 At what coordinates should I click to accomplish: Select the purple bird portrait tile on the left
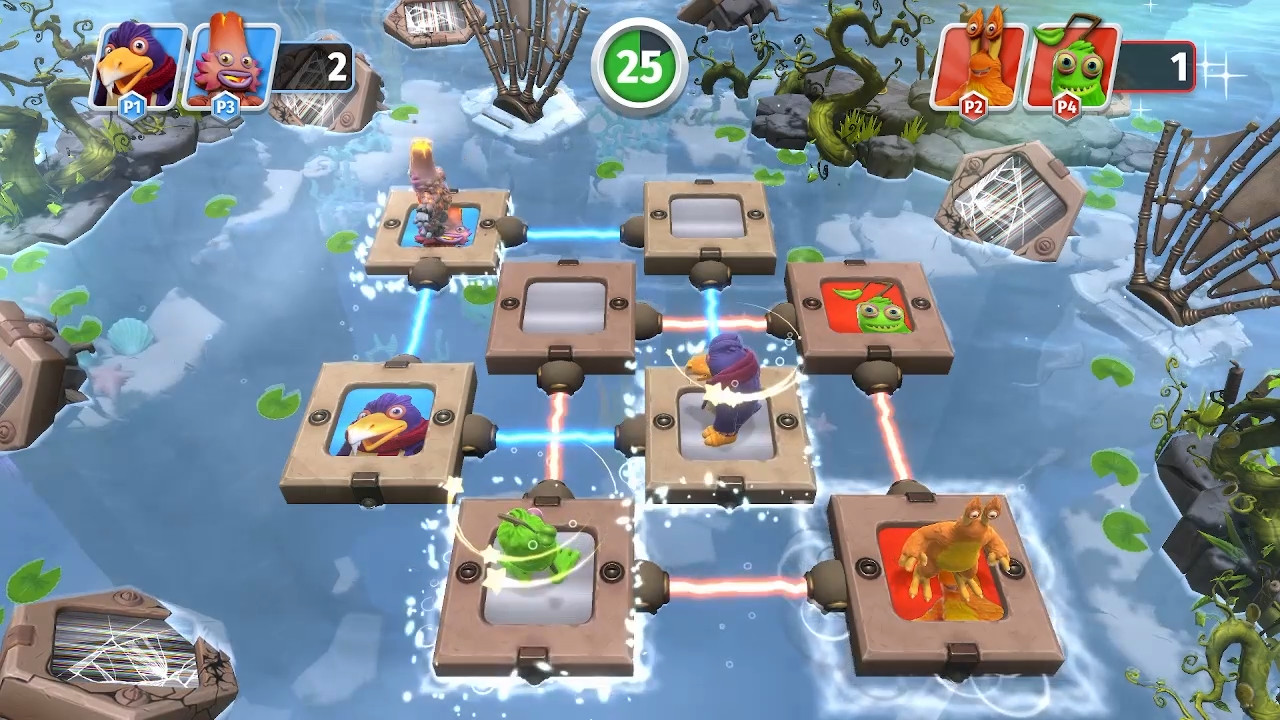tap(385, 420)
